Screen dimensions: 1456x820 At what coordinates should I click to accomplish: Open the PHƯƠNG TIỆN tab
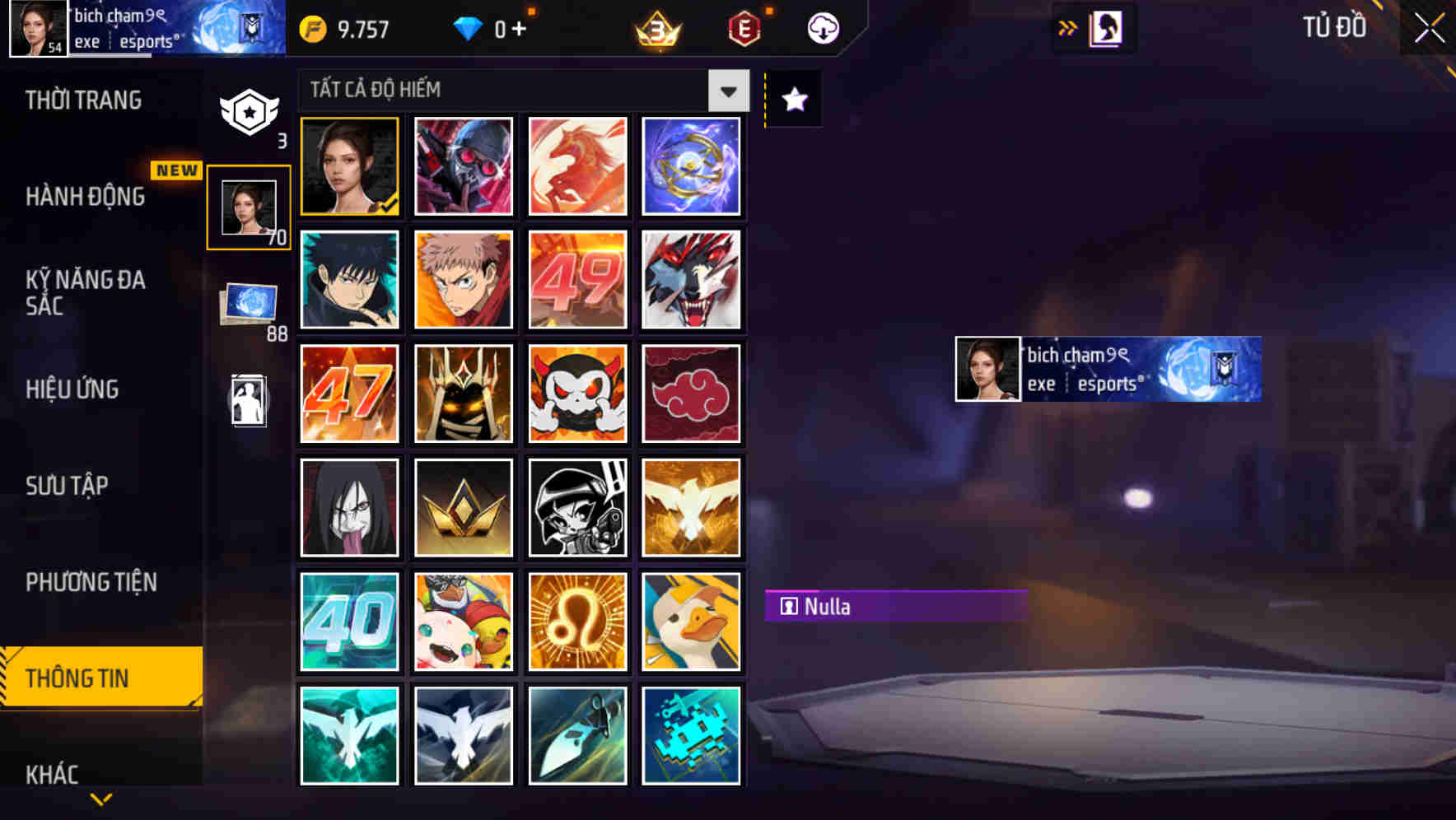click(91, 581)
